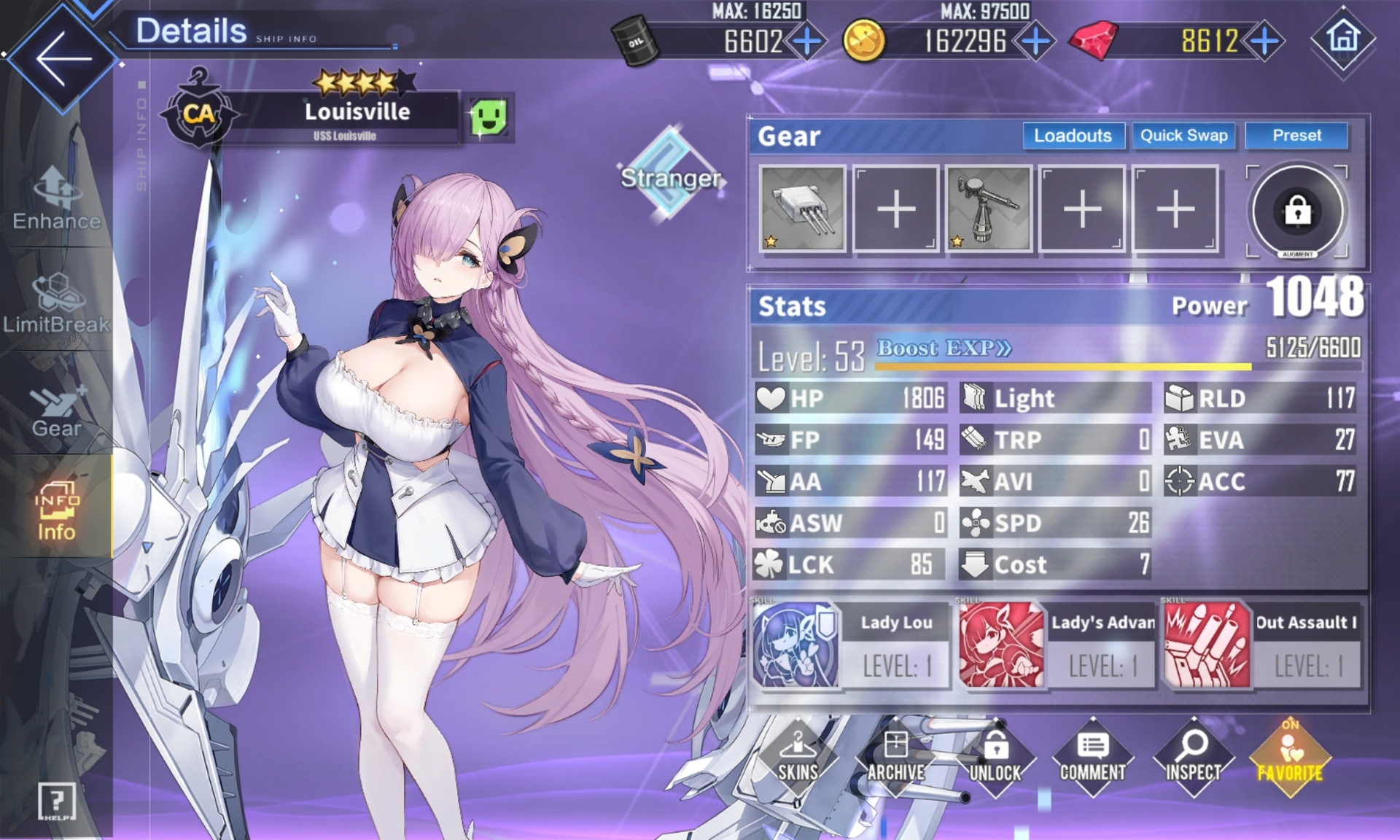Choose Quick Swap for gear
The height and width of the screenshot is (840, 1400).
pos(1183,136)
